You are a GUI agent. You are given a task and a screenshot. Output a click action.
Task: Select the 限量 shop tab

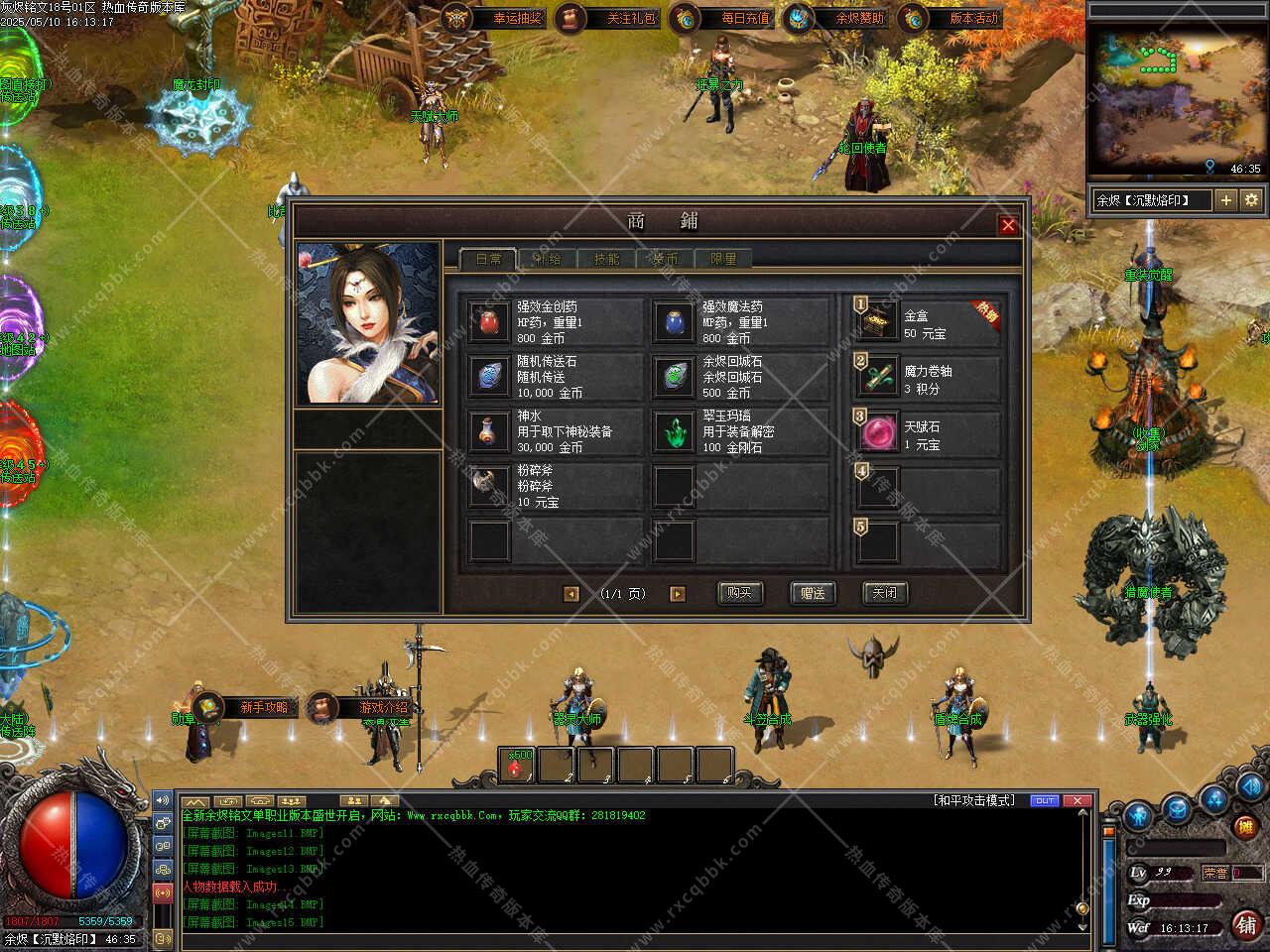(x=722, y=259)
